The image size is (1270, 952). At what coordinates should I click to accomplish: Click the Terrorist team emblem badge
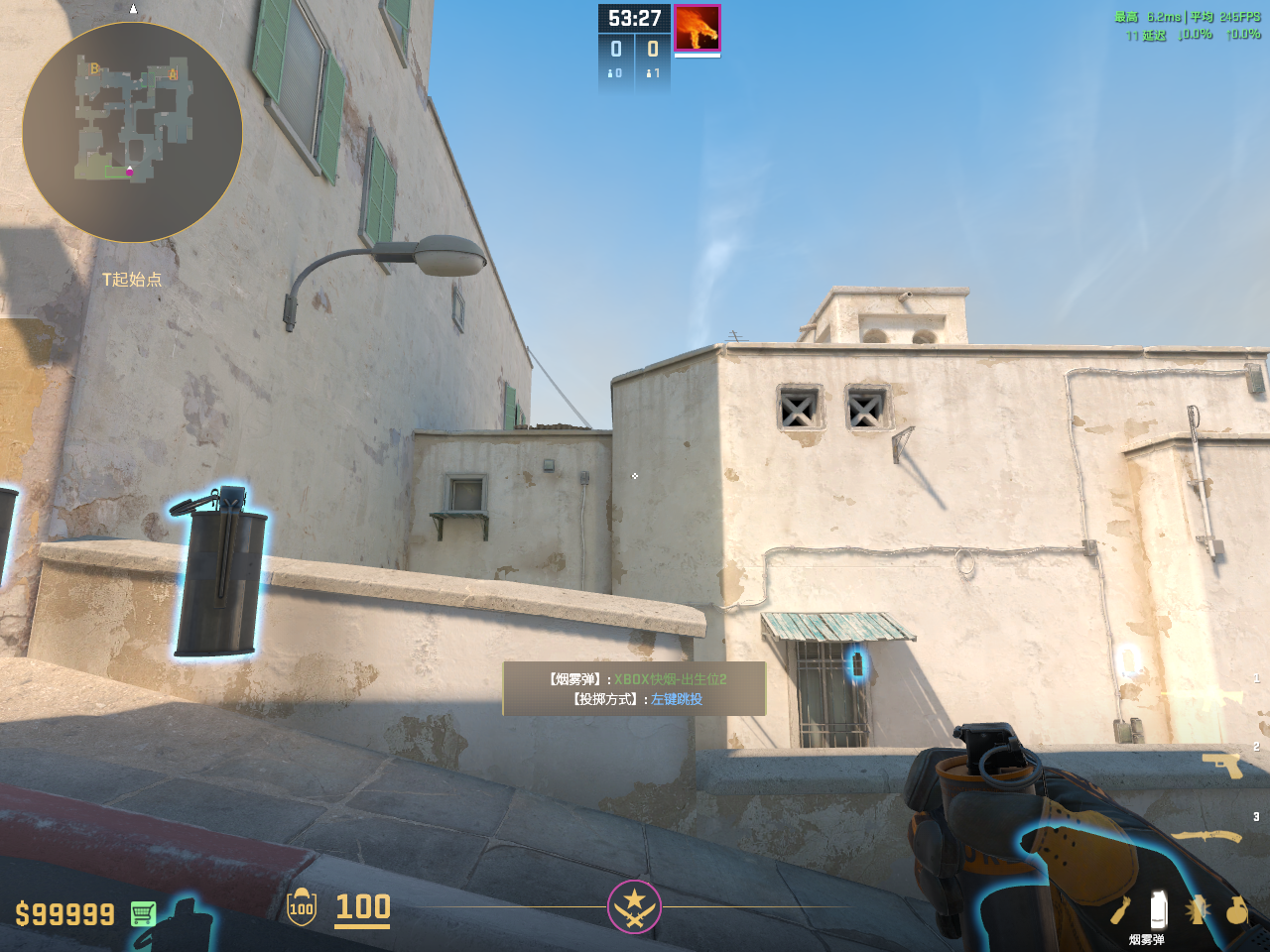(x=634, y=906)
